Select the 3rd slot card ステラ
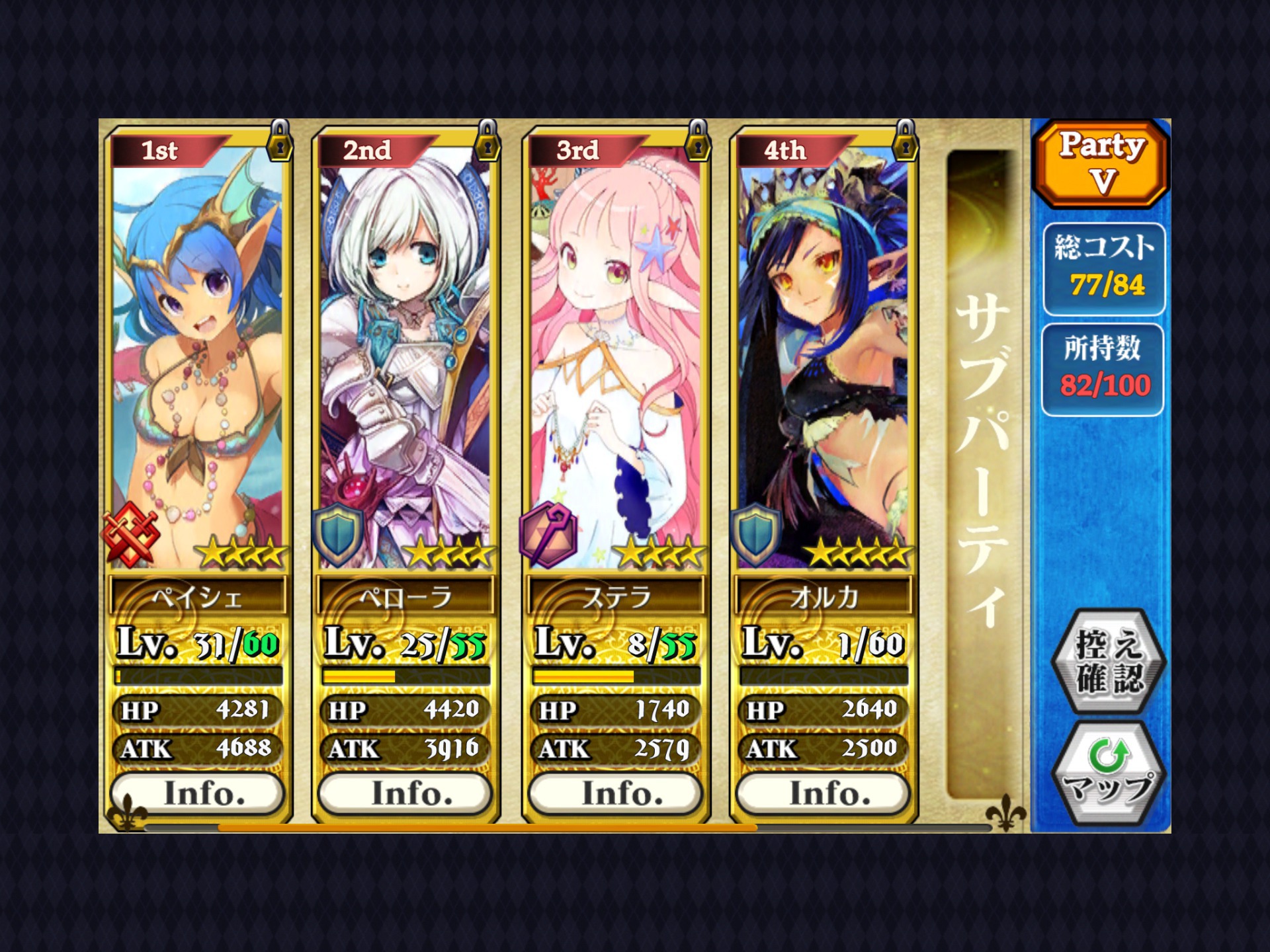Image resolution: width=1270 pixels, height=952 pixels. [615, 357]
